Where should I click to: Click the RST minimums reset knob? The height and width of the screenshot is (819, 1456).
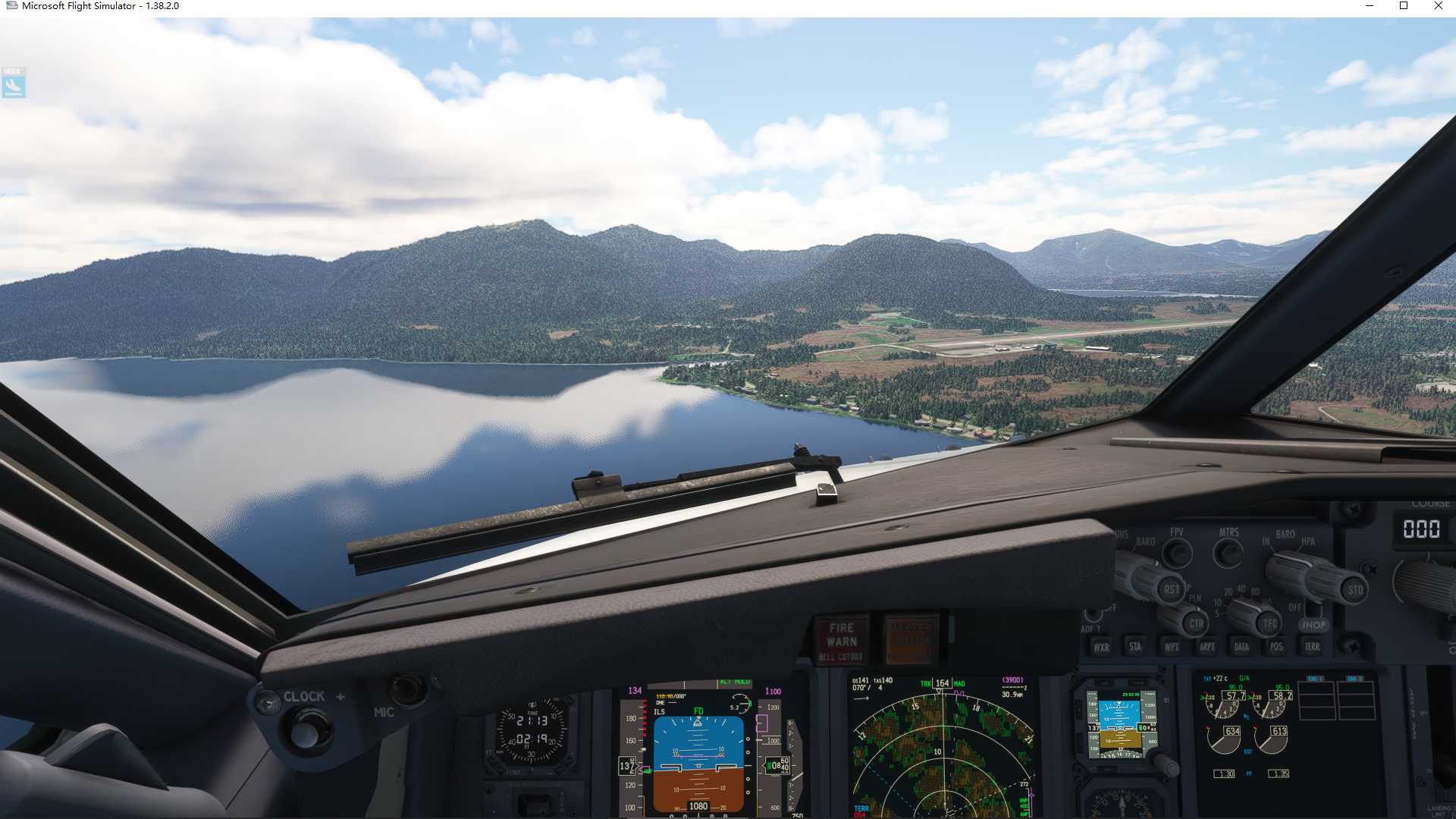(1171, 589)
